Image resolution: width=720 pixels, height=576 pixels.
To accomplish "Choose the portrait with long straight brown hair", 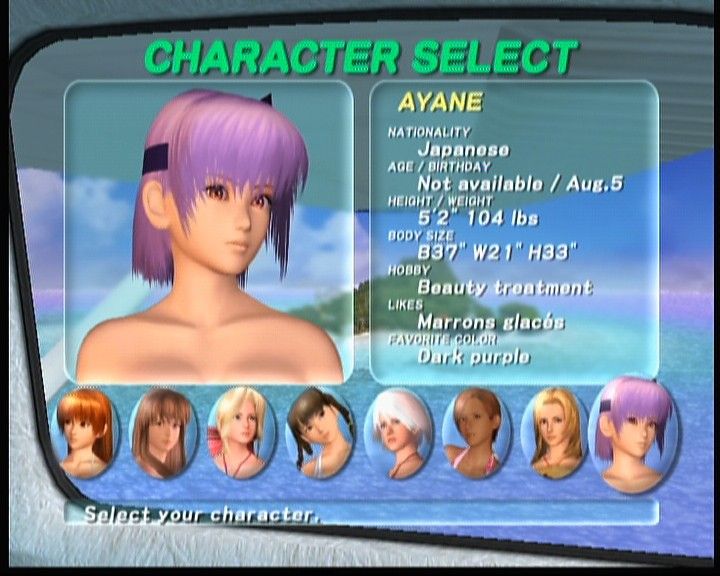I will 162,433.
